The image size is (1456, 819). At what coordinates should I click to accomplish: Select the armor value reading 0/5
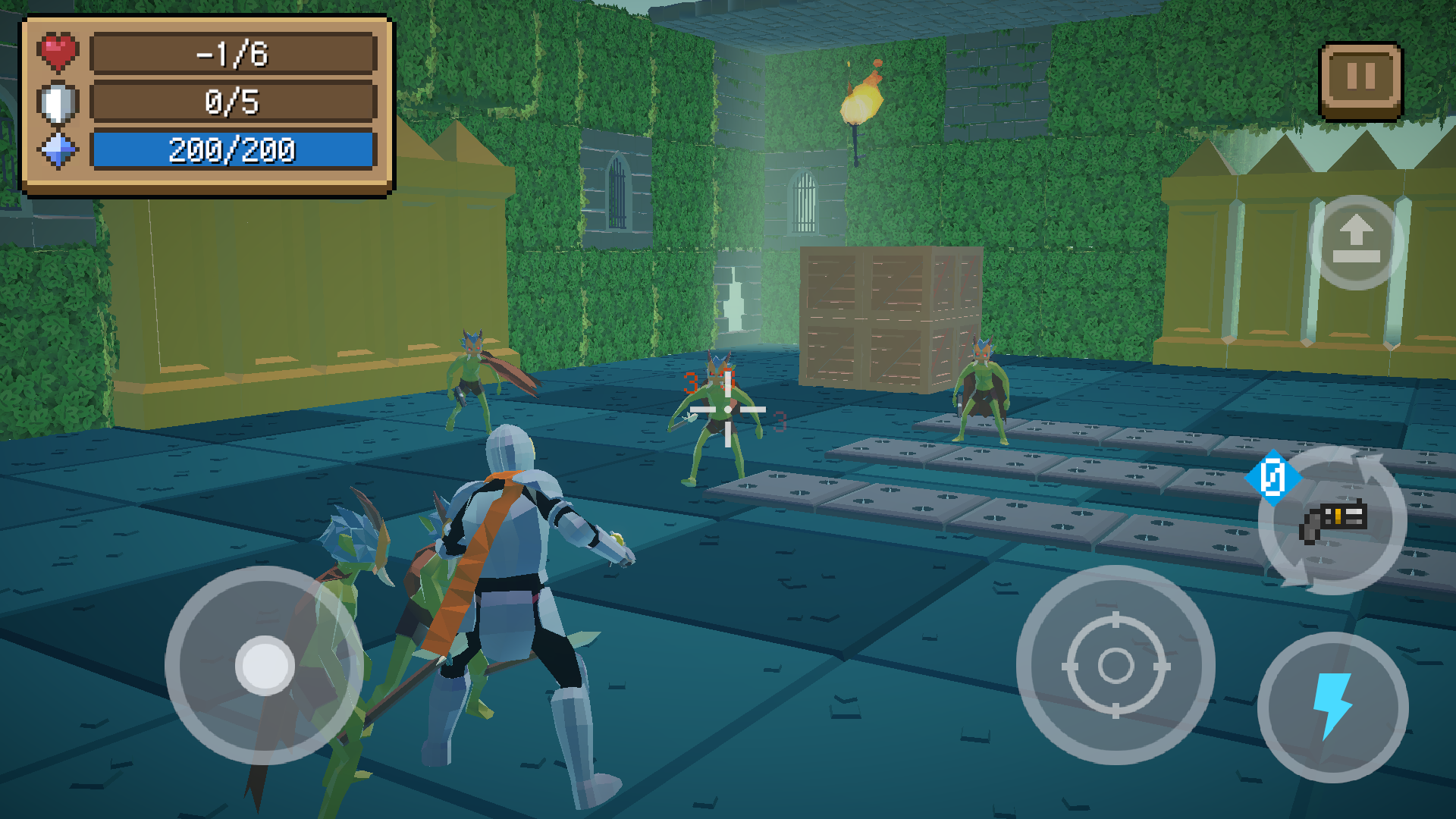(x=231, y=103)
